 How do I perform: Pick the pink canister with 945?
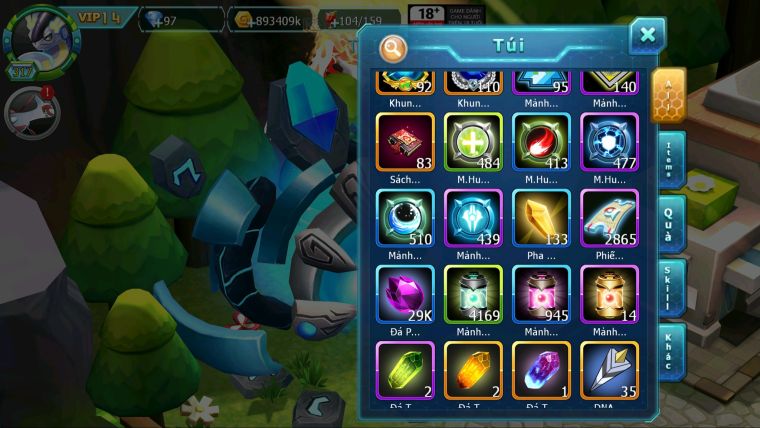pyautogui.click(x=541, y=294)
